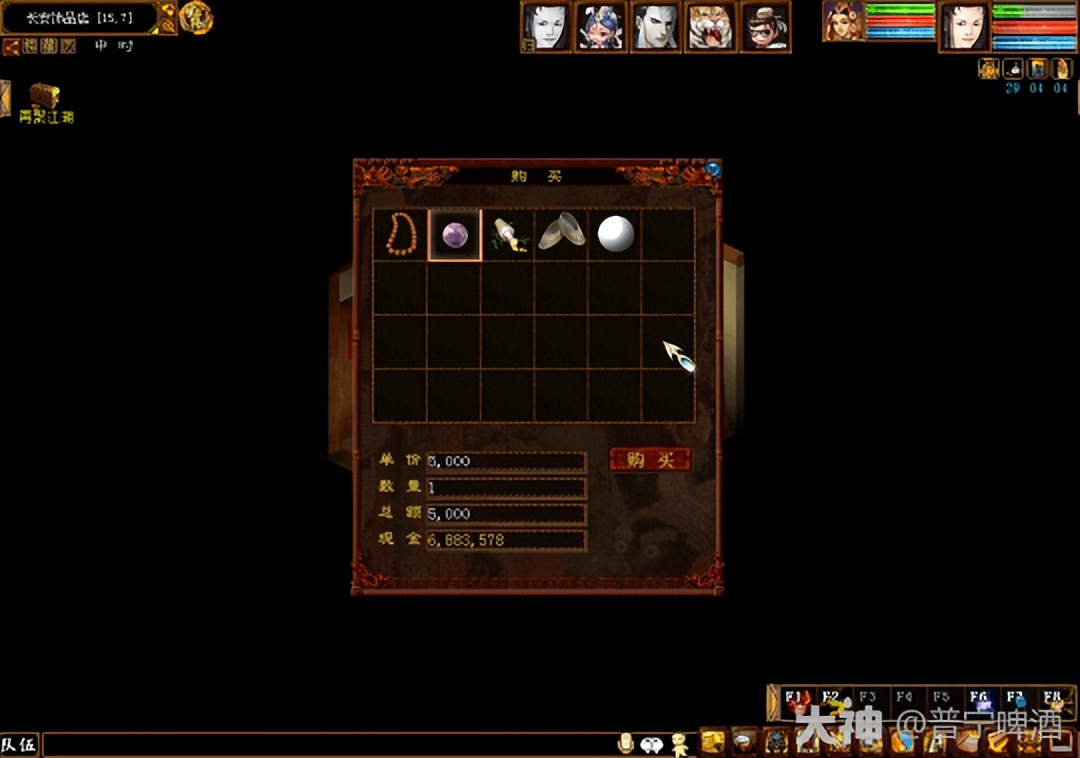Select the prayer bead necklace item
Image resolution: width=1080 pixels, height=758 pixels.
401,235
